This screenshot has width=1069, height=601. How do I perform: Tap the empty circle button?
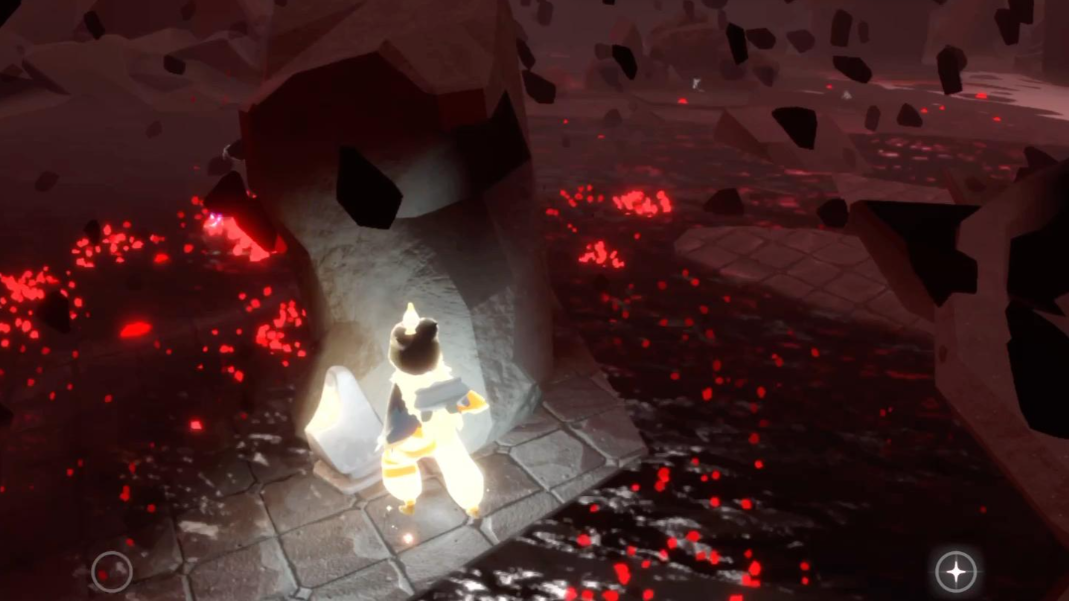pyautogui.click(x=111, y=572)
